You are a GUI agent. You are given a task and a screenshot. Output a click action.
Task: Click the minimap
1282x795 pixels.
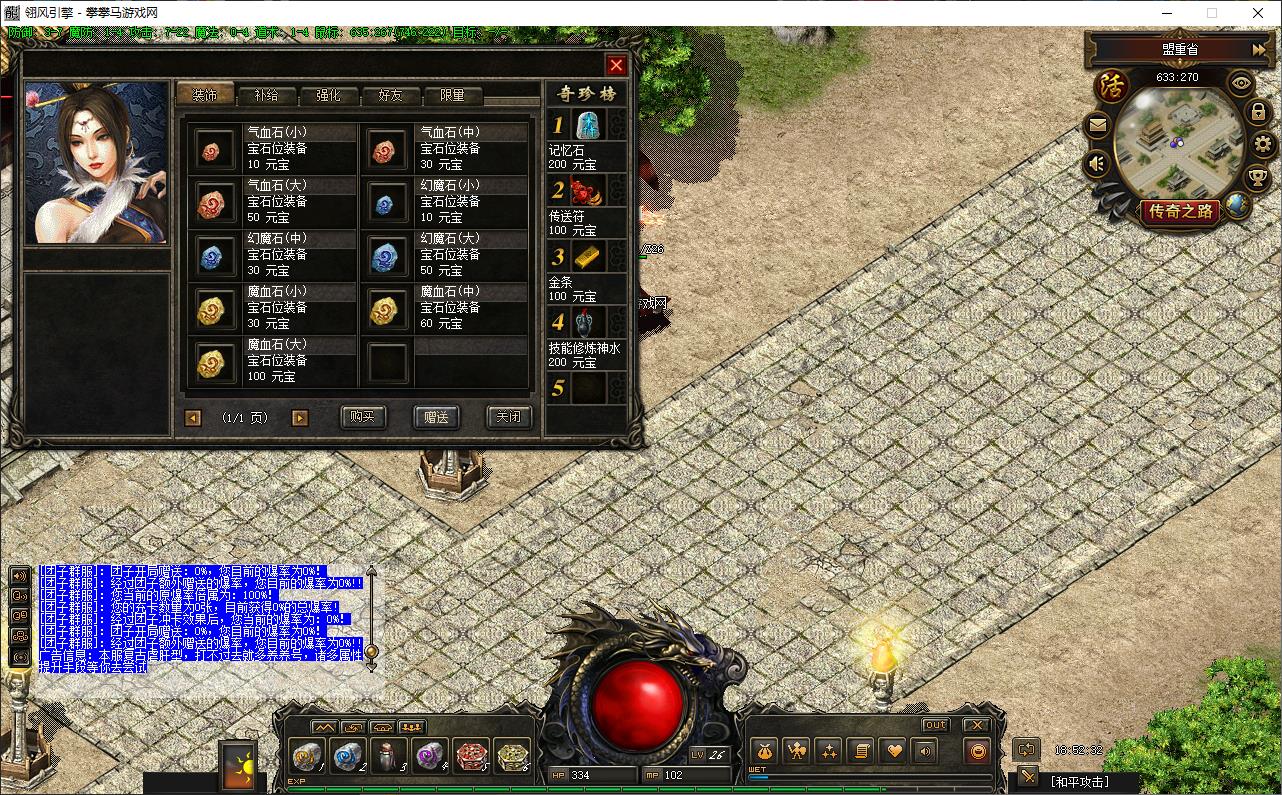click(x=1180, y=142)
